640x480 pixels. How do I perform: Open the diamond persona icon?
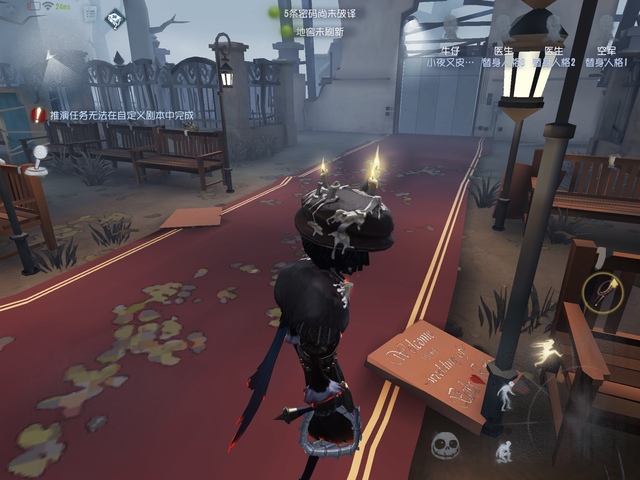(x=115, y=18)
